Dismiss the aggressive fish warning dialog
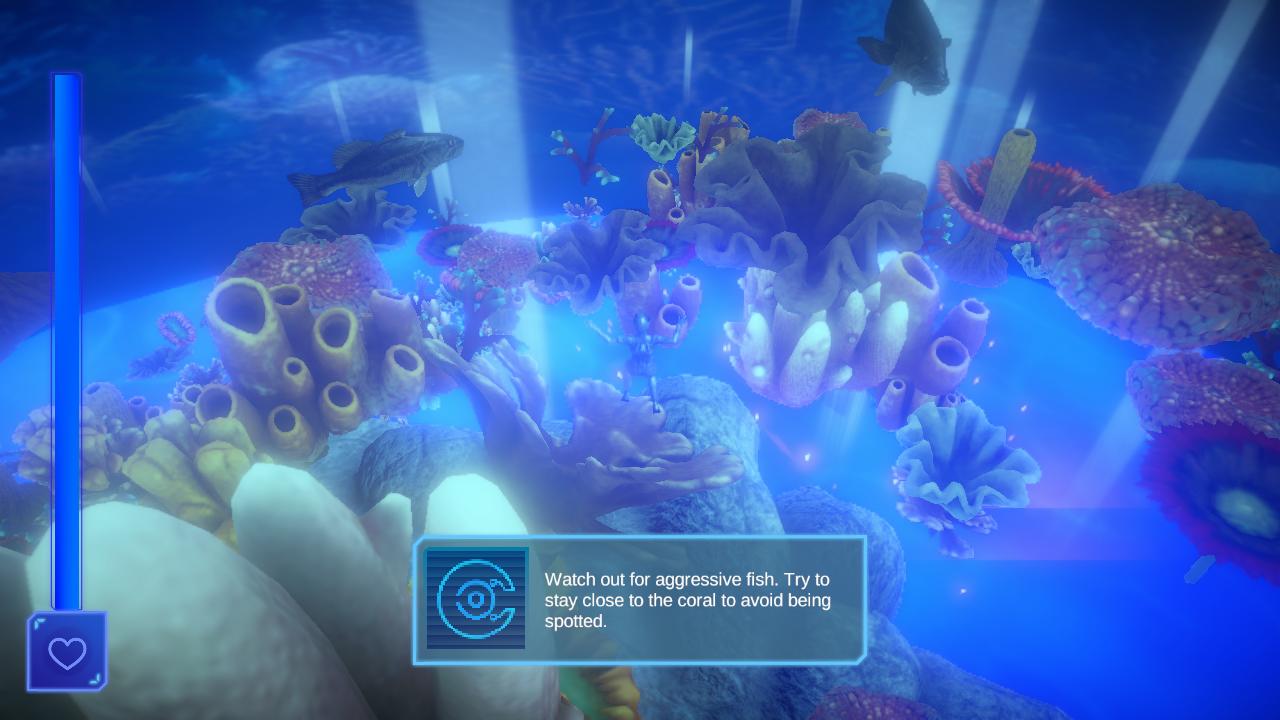1280x720 pixels. click(640, 600)
